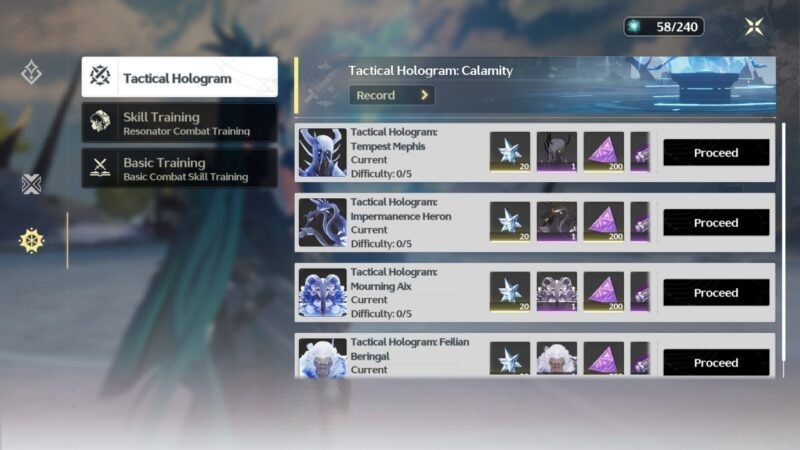This screenshot has width=800, height=450.
Task: Open the crossed swords sidebar category
Action: [x=32, y=184]
